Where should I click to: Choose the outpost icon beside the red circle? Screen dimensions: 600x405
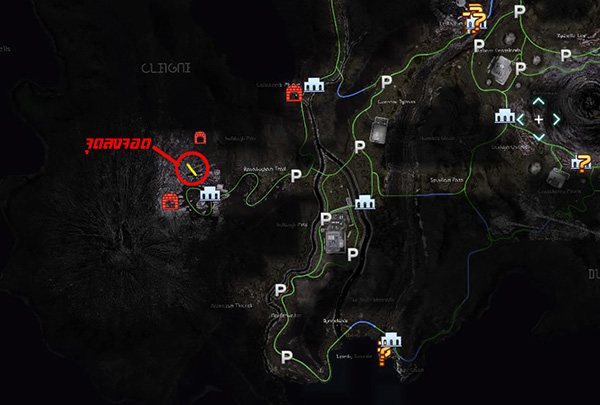click(x=210, y=194)
